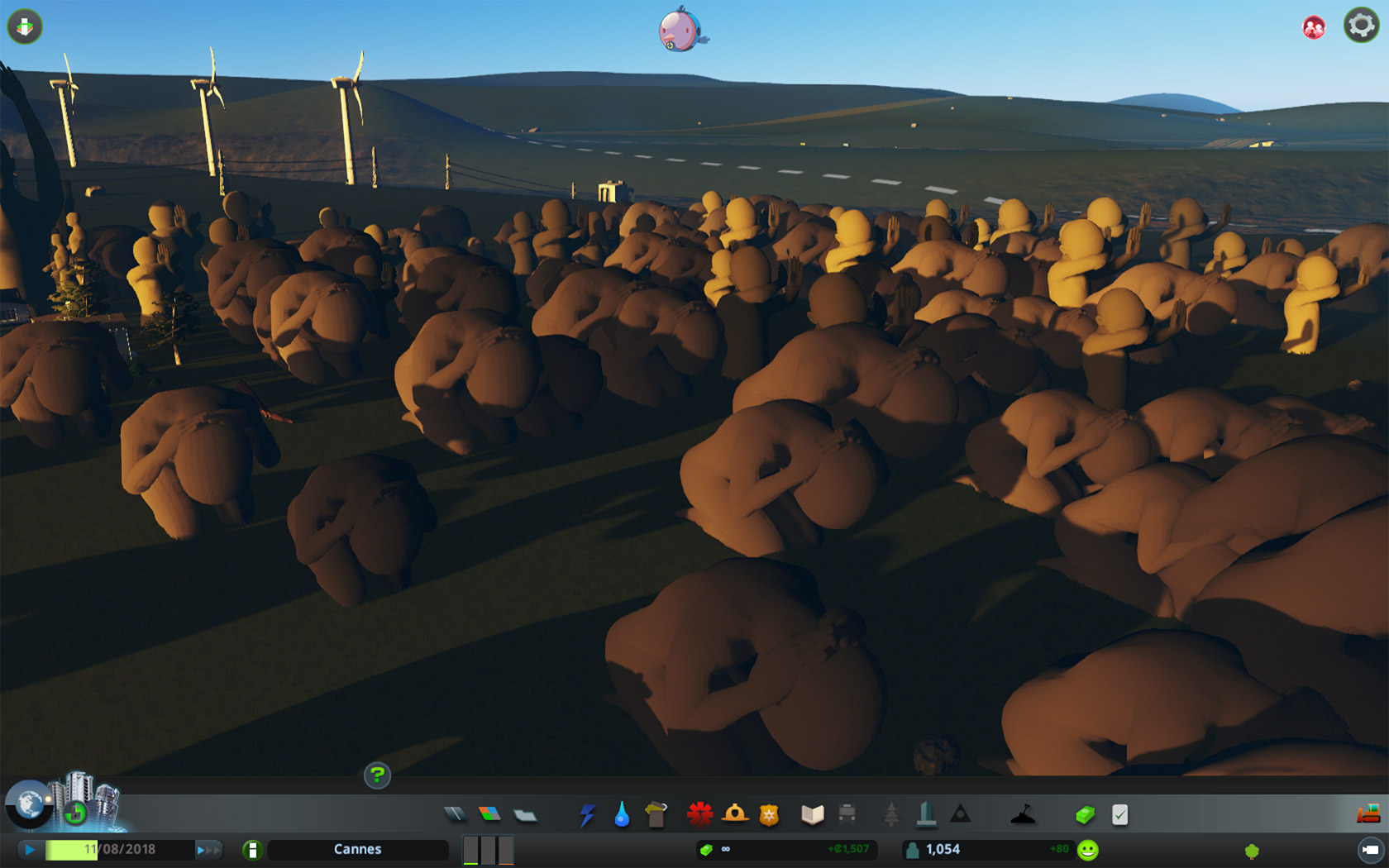Open the Economy money panel
This screenshot has height=868, width=1389.
click(1085, 815)
